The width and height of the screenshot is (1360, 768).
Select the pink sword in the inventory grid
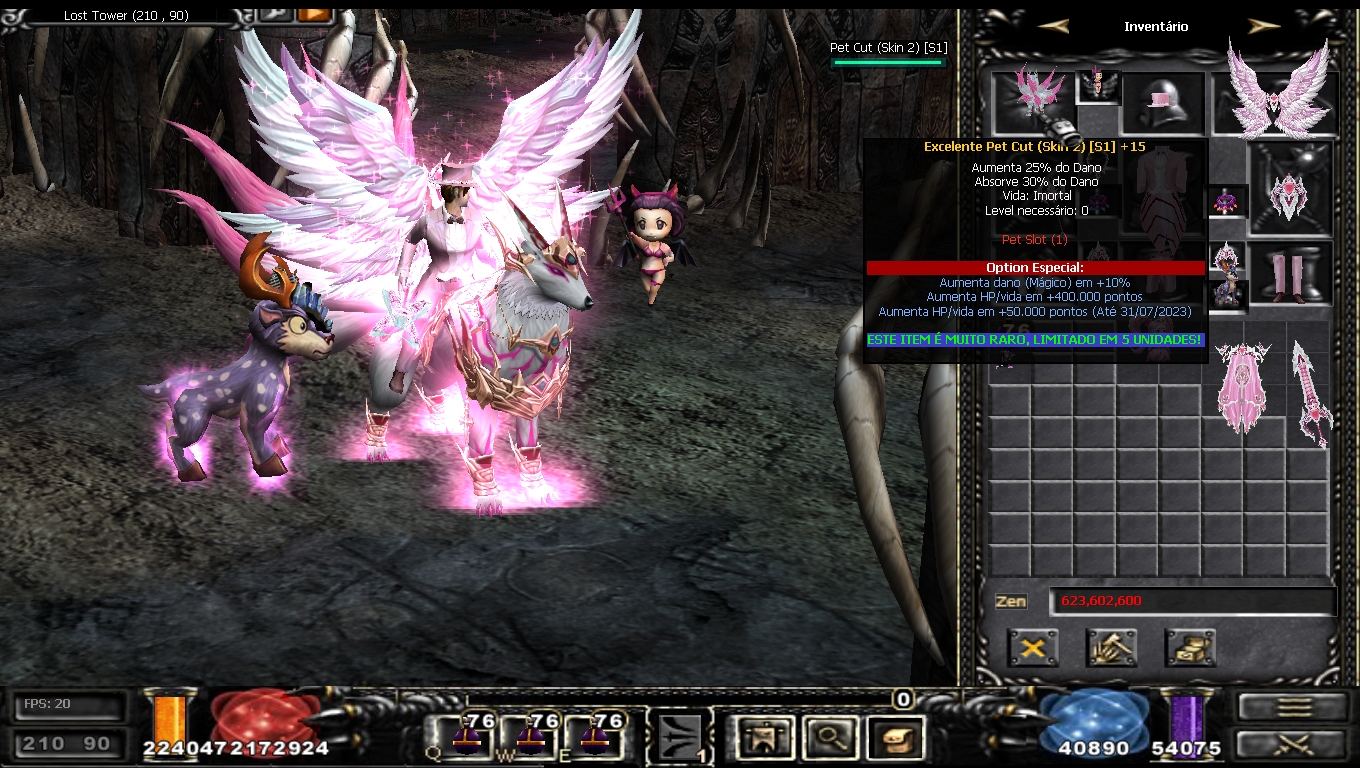1310,392
